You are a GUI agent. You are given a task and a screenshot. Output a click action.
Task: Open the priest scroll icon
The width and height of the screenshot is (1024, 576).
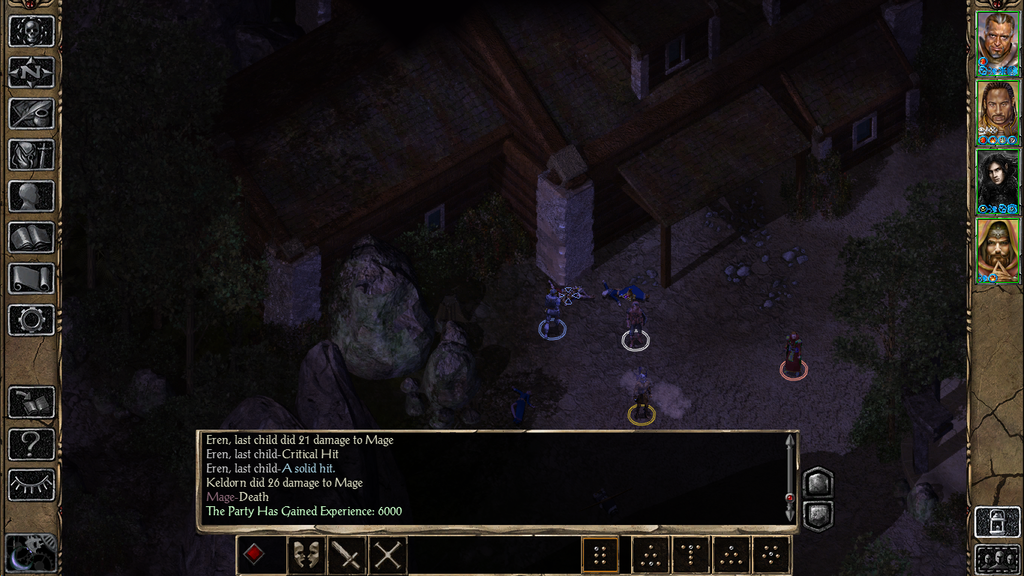pos(31,278)
